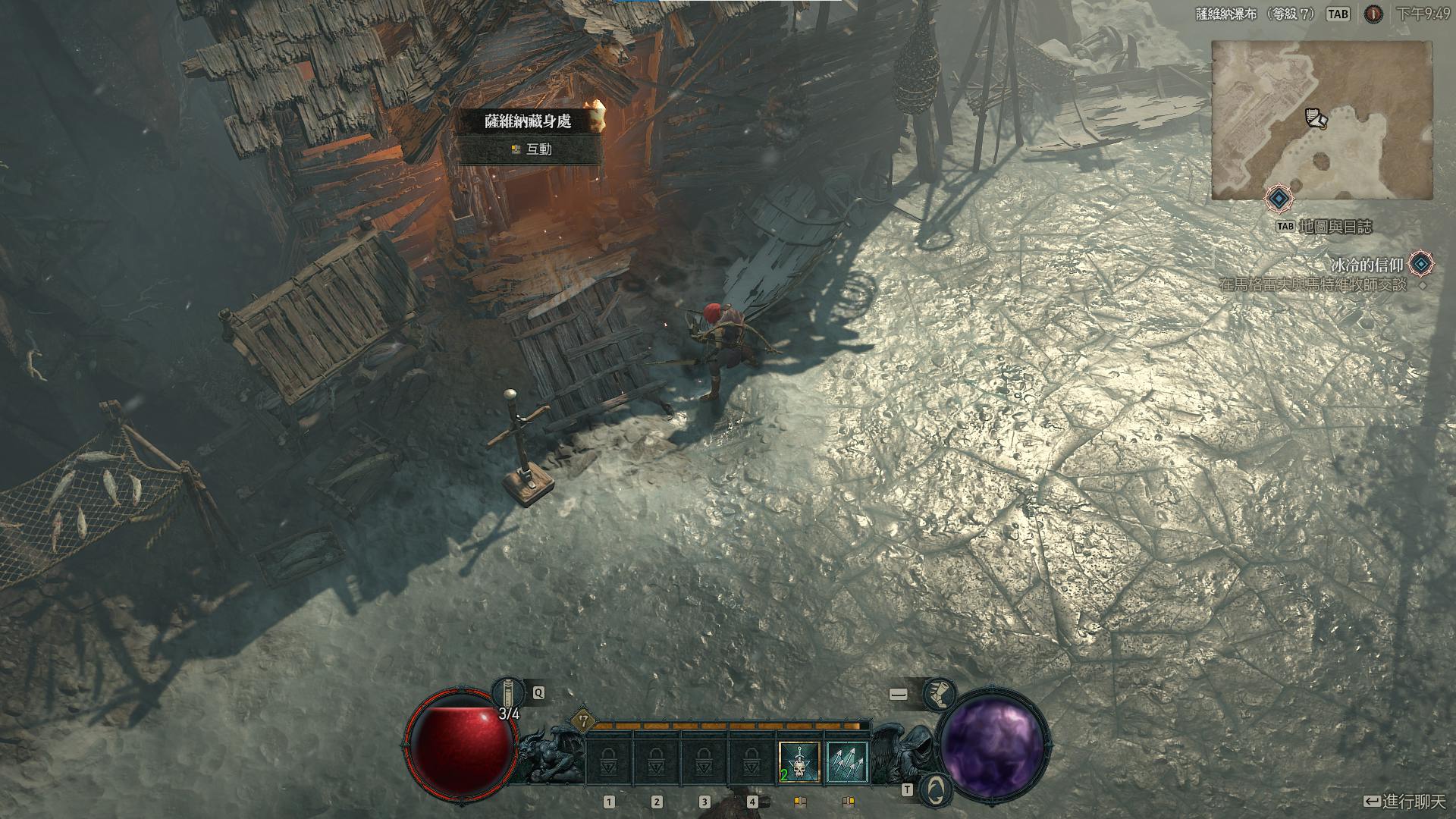Activate the skull and dagger skill

[799, 761]
